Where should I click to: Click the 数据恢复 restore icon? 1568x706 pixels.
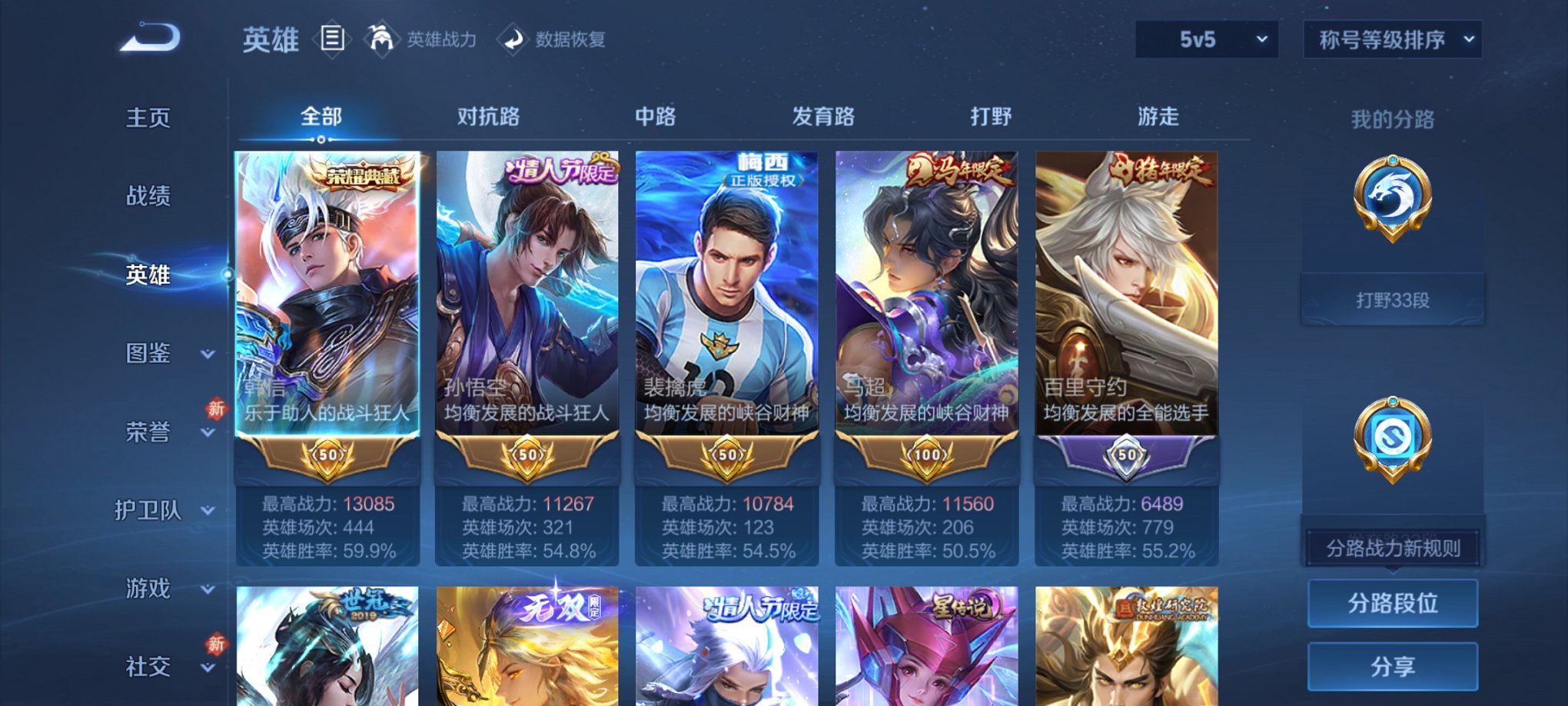click(x=513, y=39)
